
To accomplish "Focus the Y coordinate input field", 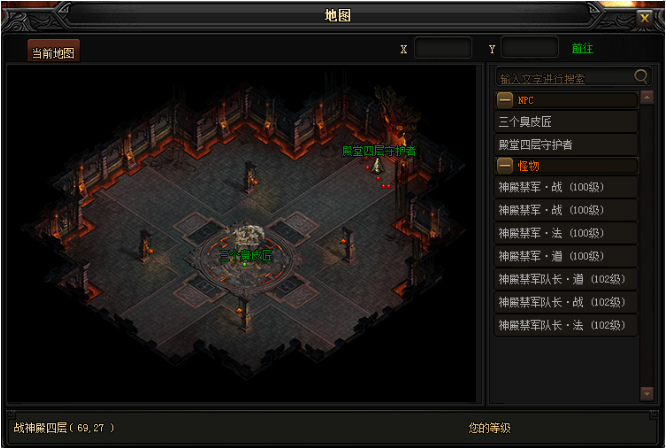I will [x=529, y=48].
